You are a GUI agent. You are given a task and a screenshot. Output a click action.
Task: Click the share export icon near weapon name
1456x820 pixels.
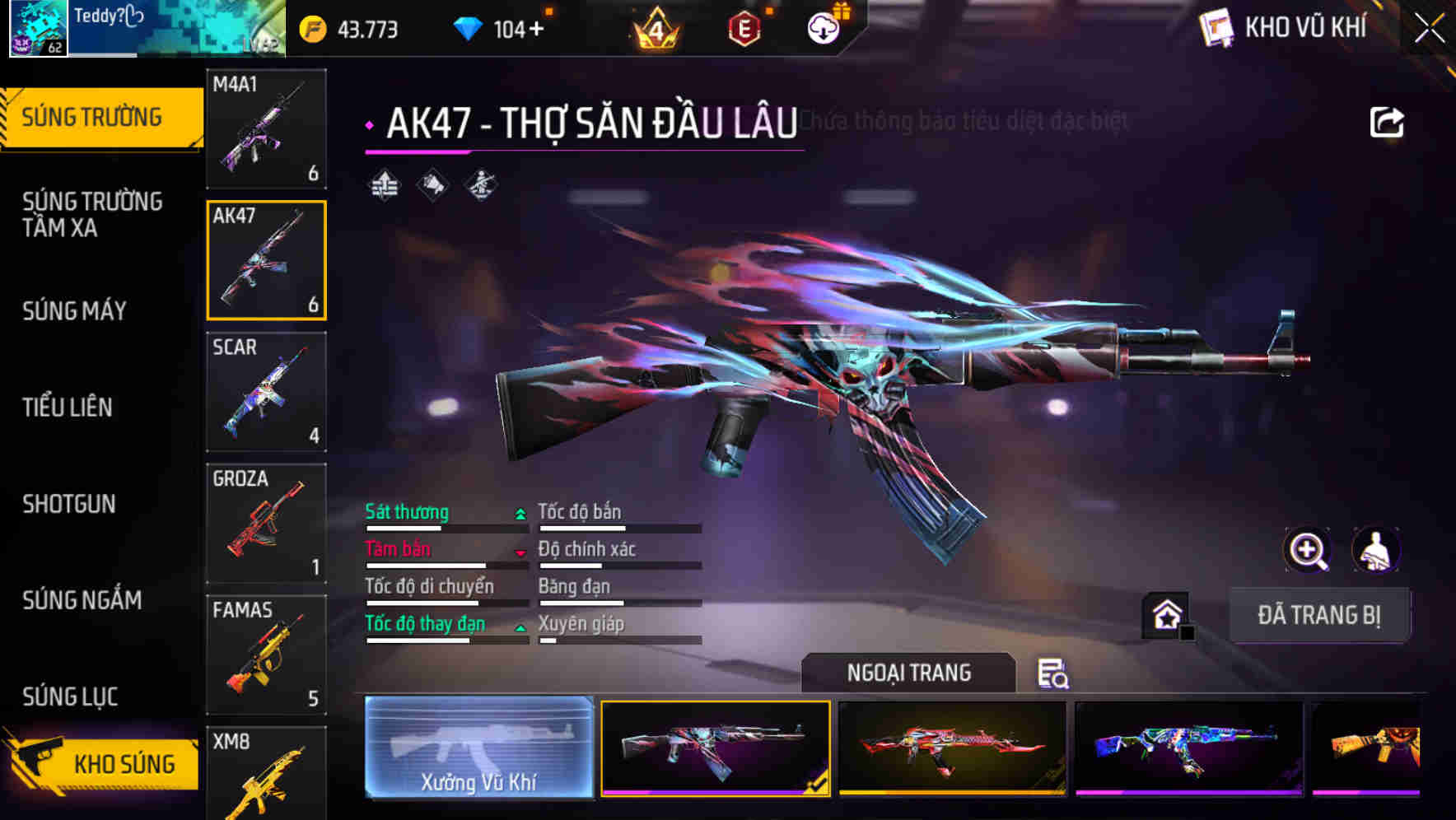(x=1388, y=120)
